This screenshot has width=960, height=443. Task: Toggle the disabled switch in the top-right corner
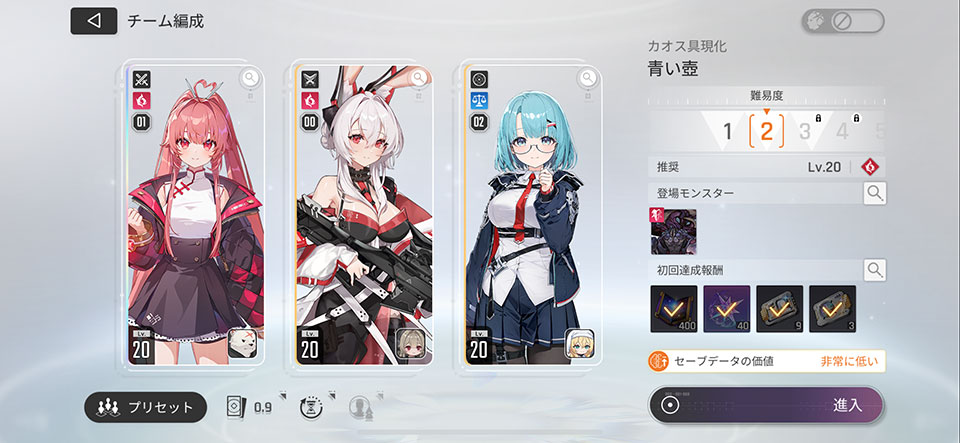[842, 21]
